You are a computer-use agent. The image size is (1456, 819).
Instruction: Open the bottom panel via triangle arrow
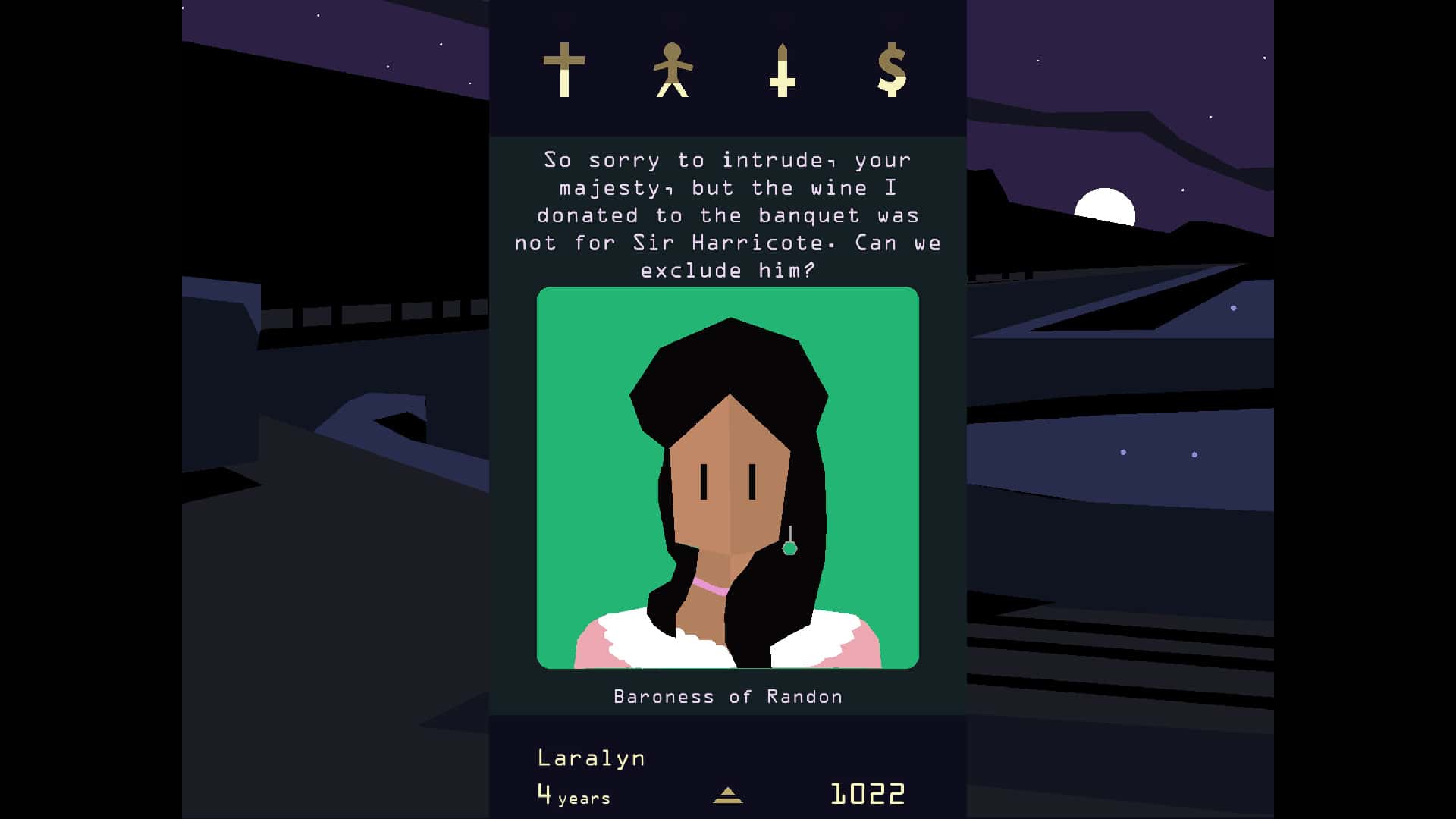727,796
